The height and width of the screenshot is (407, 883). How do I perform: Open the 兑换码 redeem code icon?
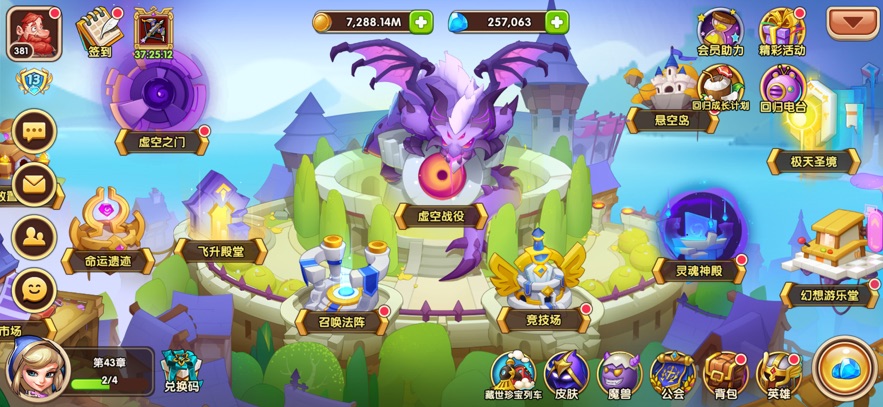point(180,370)
